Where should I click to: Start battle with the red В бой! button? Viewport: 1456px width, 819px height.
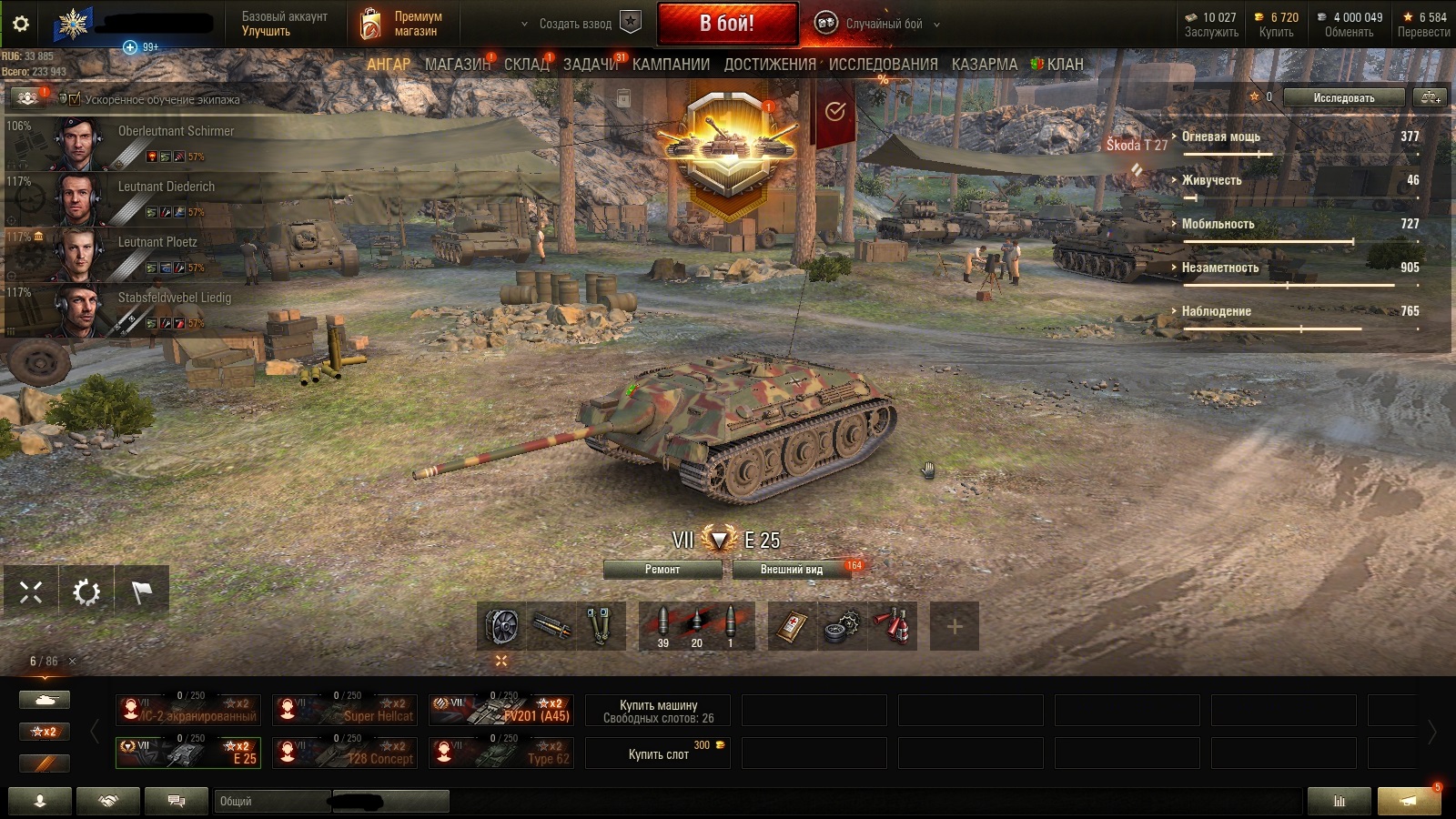(x=727, y=24)
